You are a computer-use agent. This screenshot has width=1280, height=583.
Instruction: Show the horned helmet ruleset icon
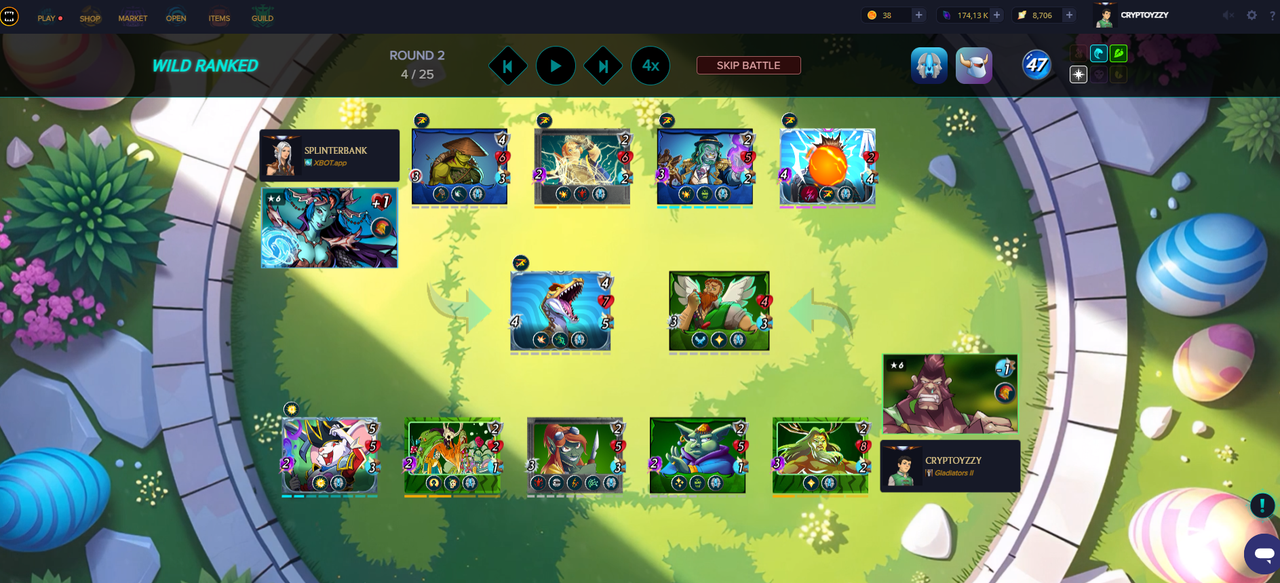click(x=974, y=66)
